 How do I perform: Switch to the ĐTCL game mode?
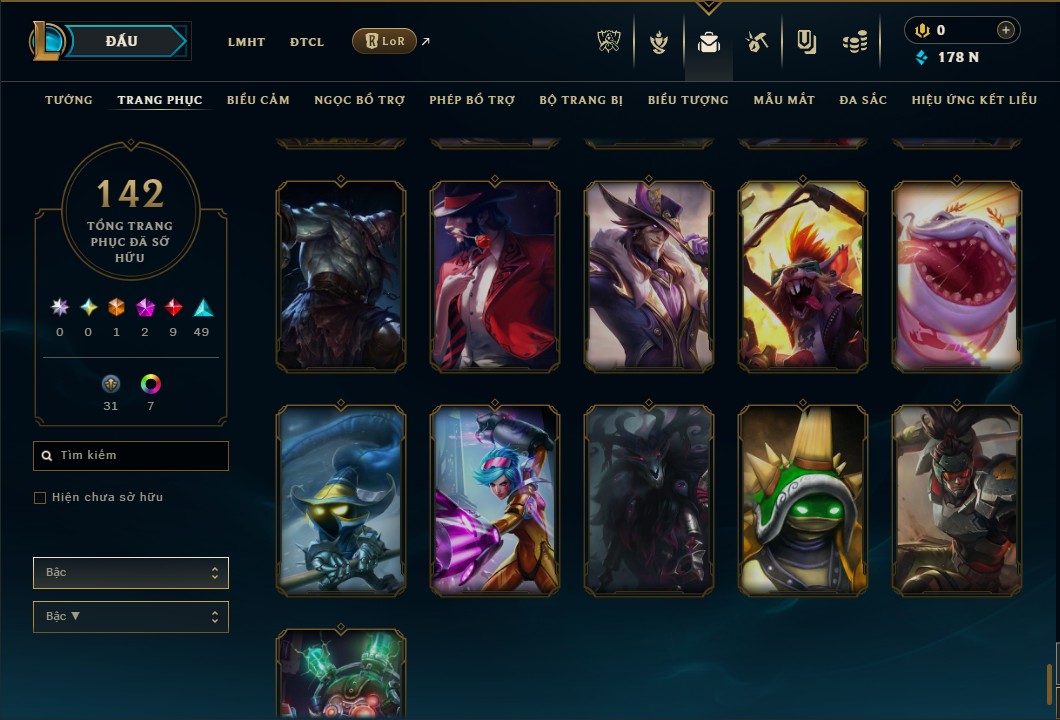coord(307,42)
